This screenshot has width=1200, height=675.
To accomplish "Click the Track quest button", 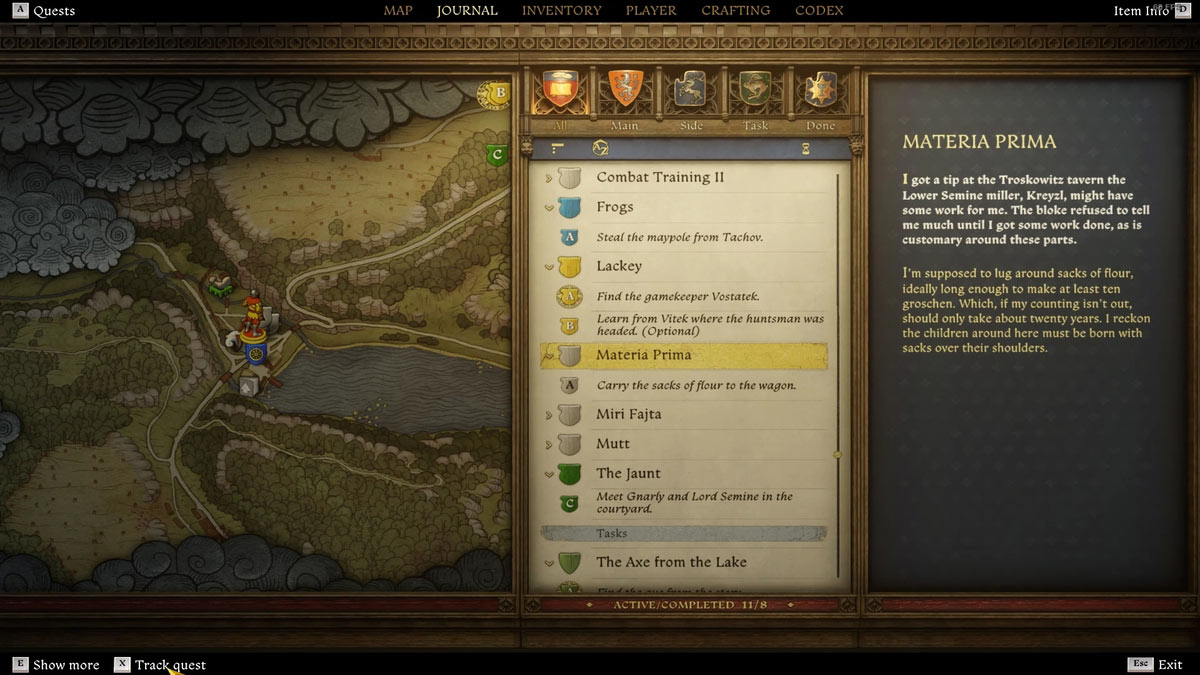I will [160, 665].
